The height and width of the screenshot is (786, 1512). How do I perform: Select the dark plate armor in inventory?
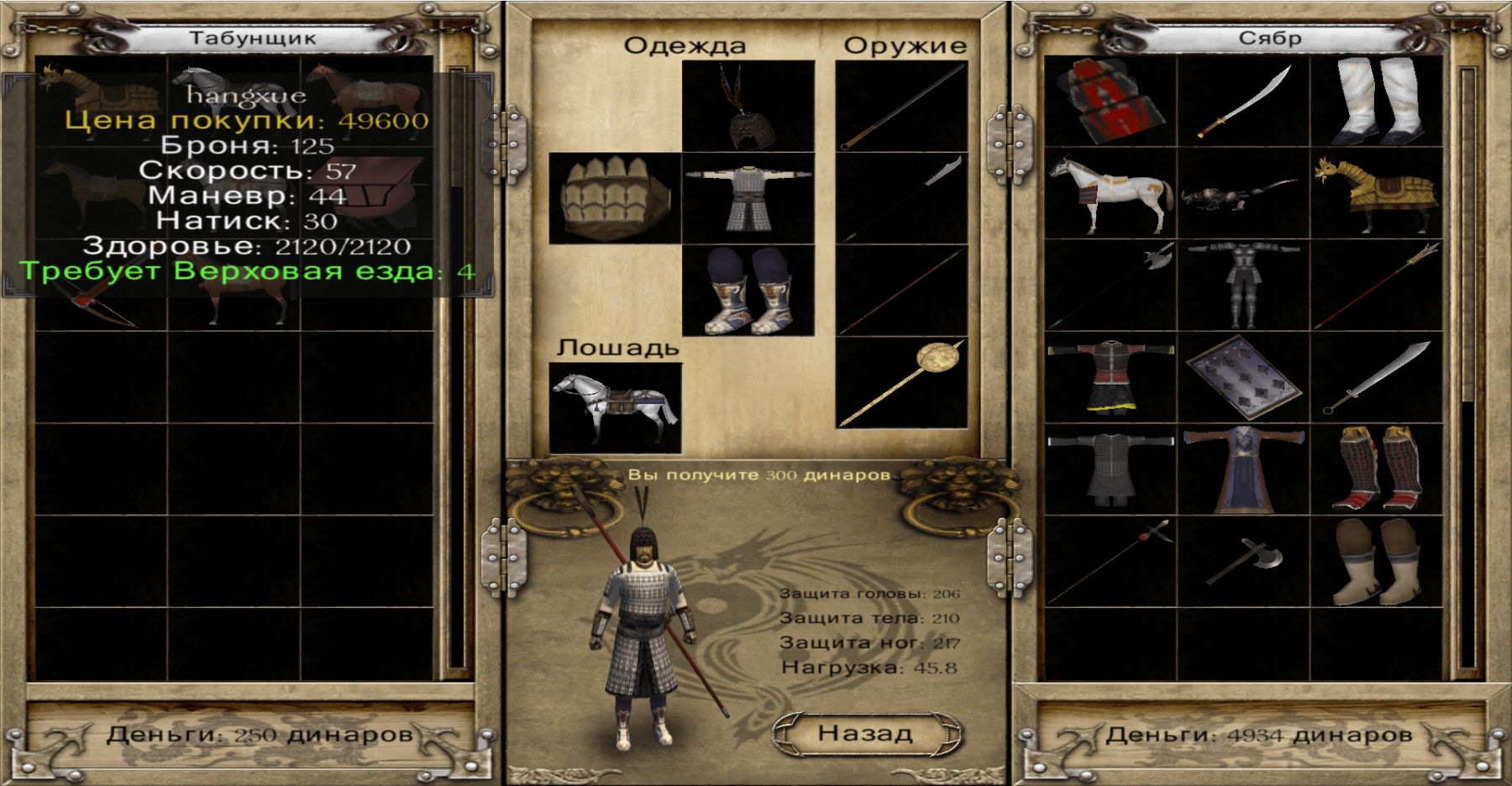[x=1243, y=286]
